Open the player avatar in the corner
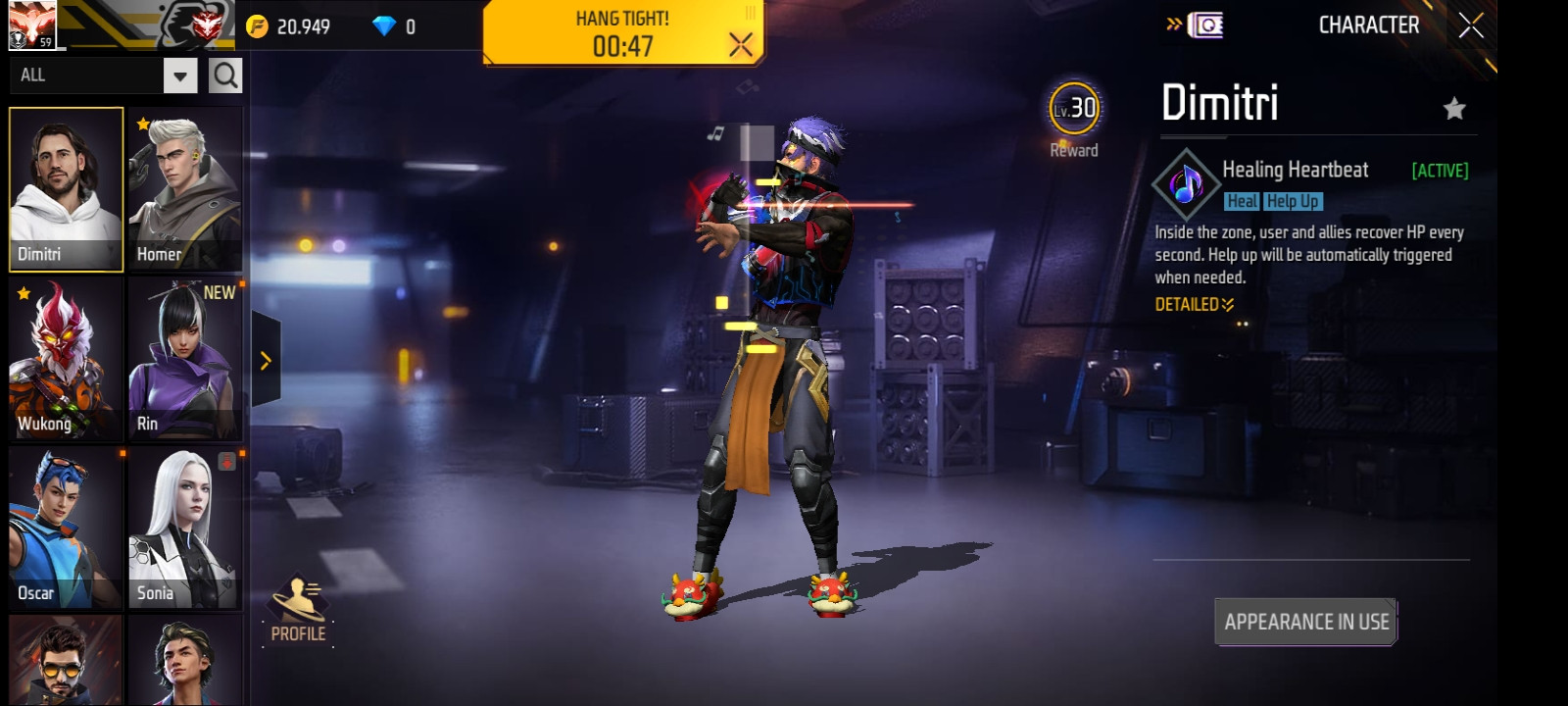 coord(31,25)
